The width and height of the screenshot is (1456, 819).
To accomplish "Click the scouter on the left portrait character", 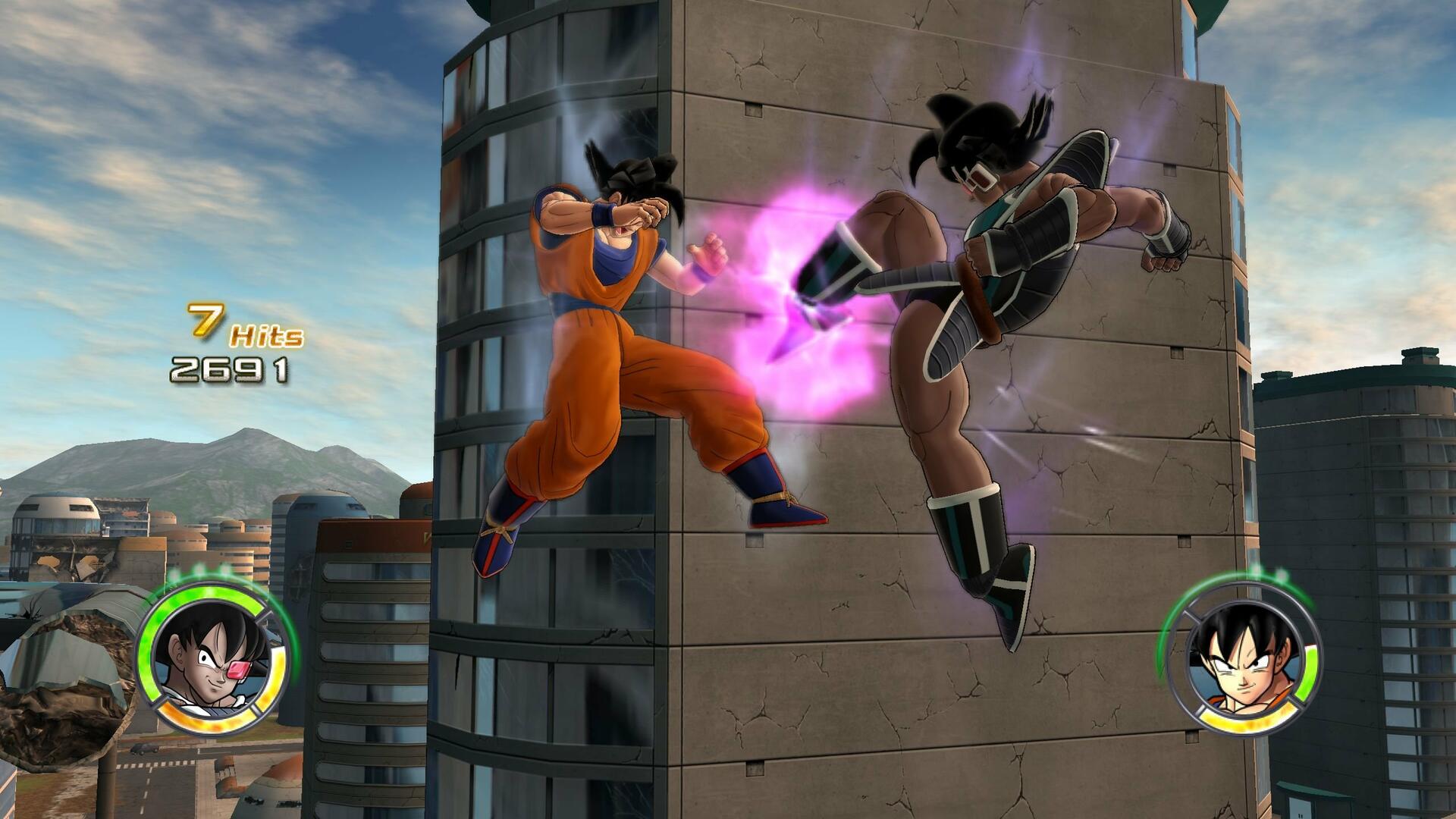I will coord(237,670).
